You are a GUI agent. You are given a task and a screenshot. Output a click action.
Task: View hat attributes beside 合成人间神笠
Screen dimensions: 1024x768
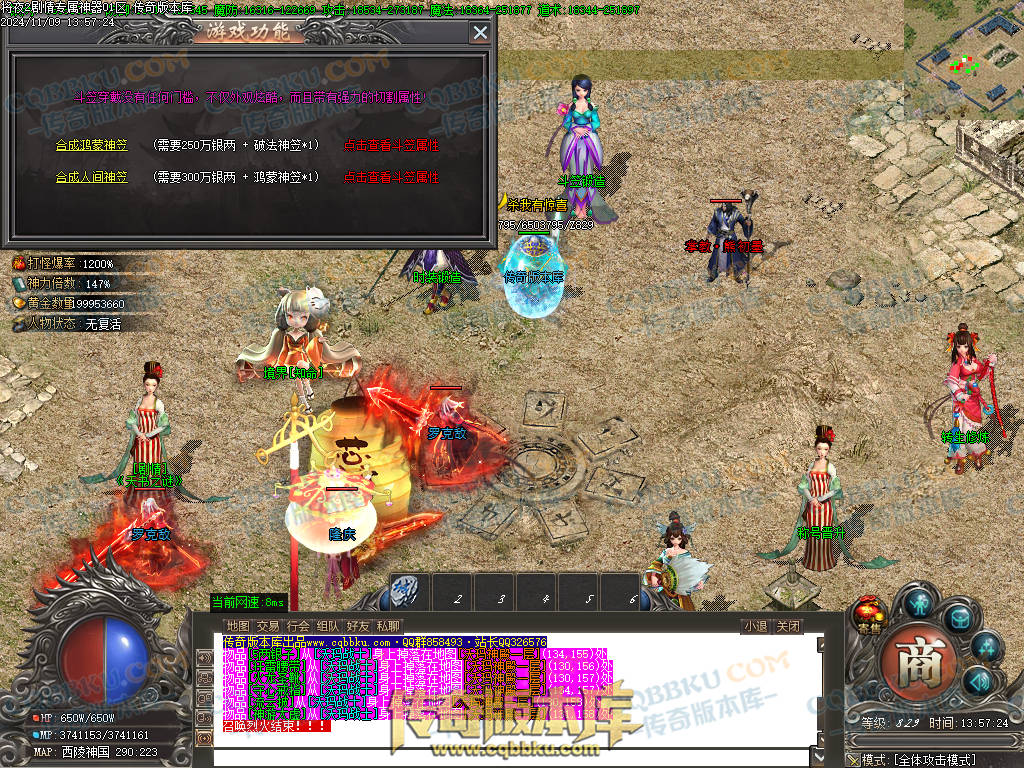pos(392,177)
